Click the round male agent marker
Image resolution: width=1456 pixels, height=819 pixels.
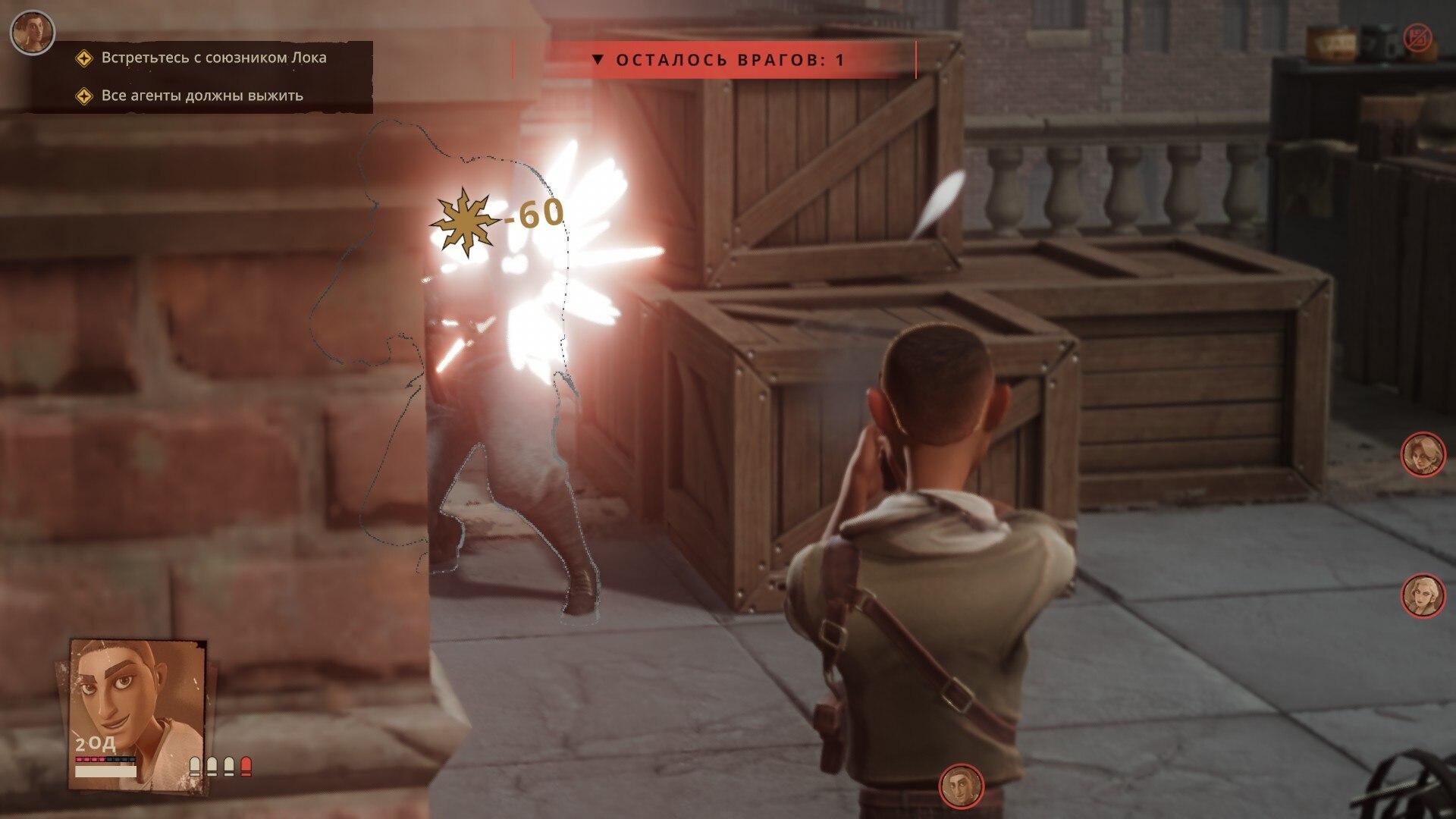pyautogui.click(x=961, y=785)
